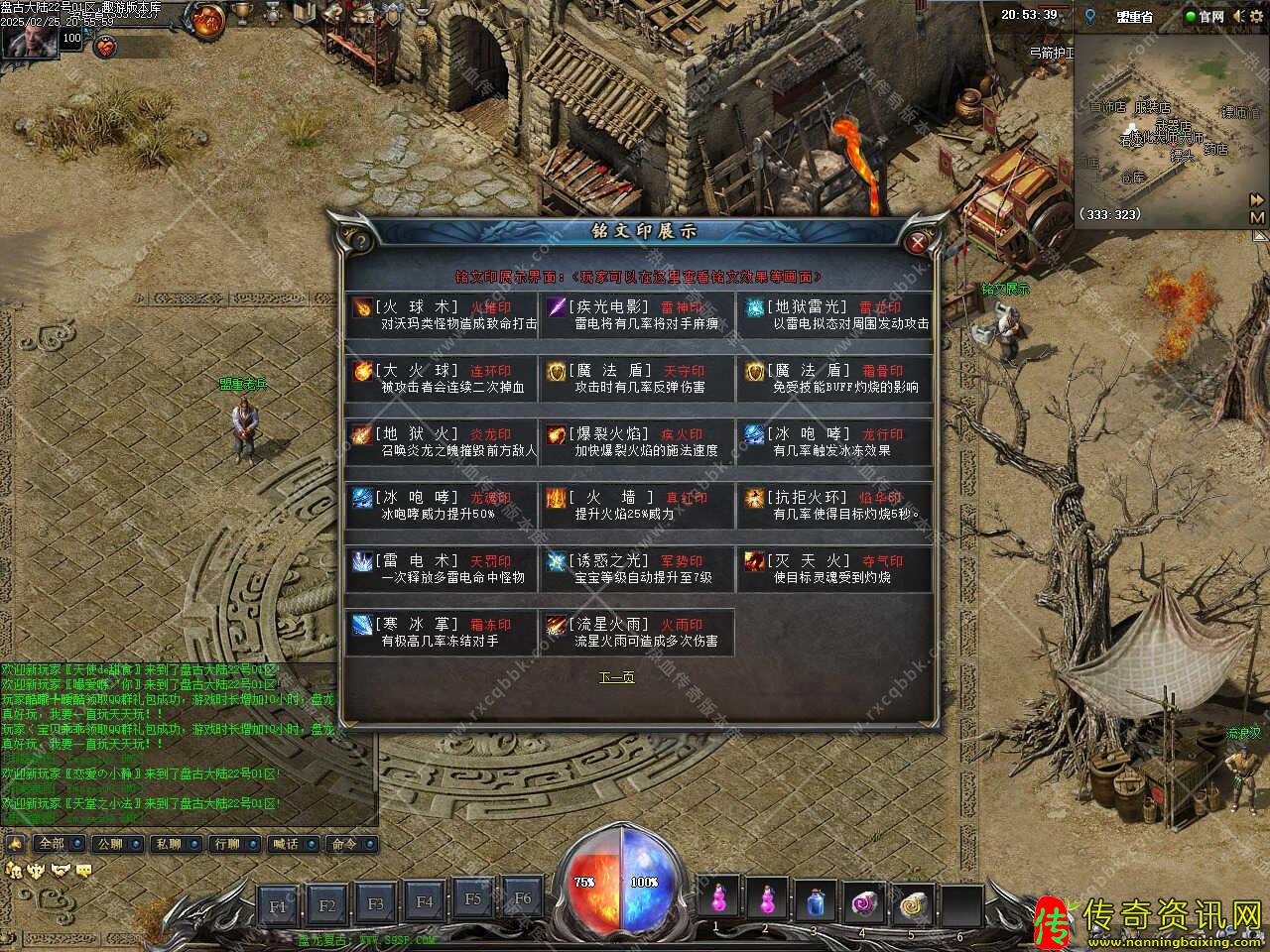This screenshot has height=952, width=1270.
Task: Select the 火球术 inscription entry
Action: (x=443, y=315)
